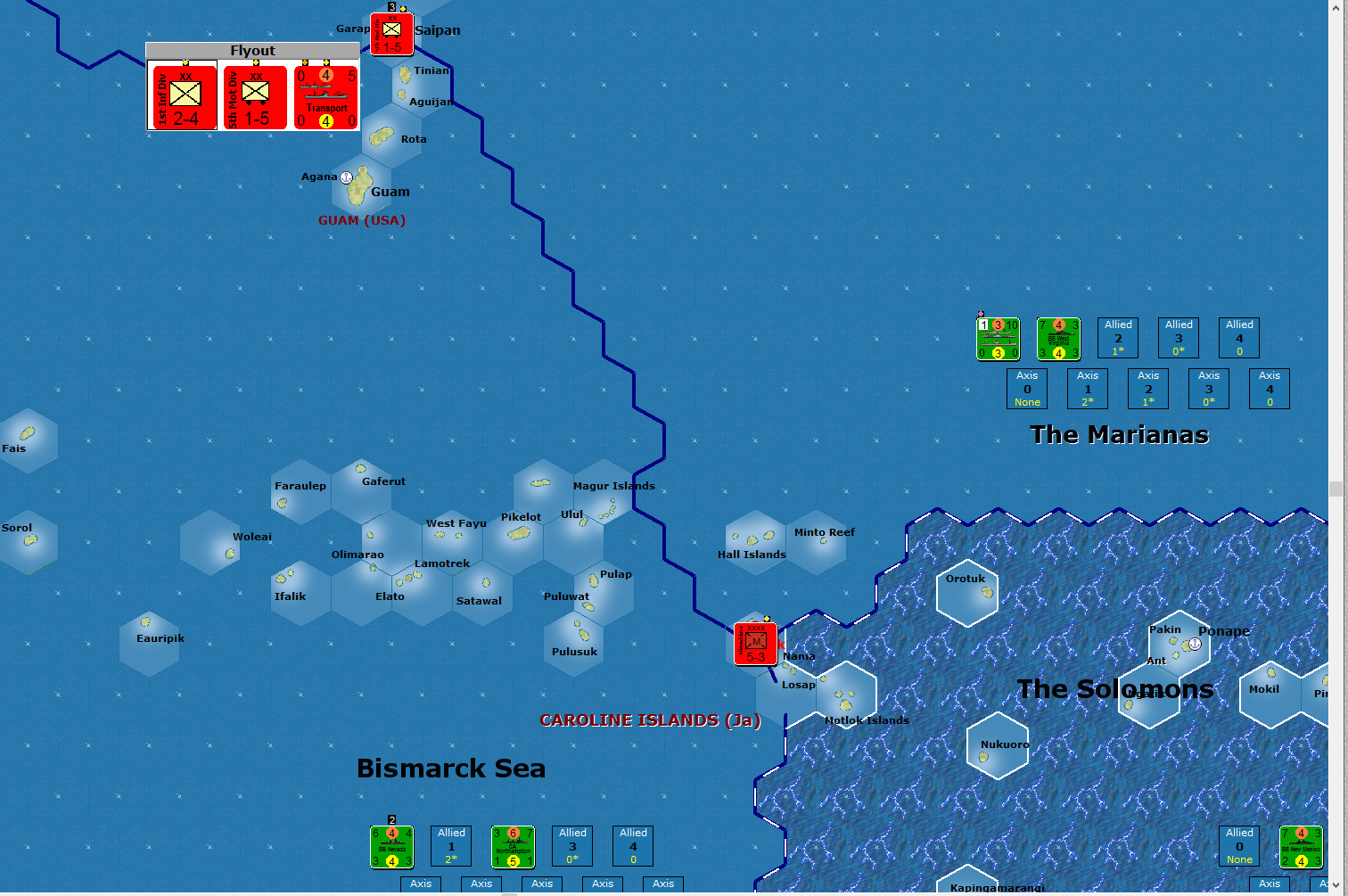Select the green ship stack counter in the Marianas
This screenshot has height=896, width=1348.
point(998,339)
